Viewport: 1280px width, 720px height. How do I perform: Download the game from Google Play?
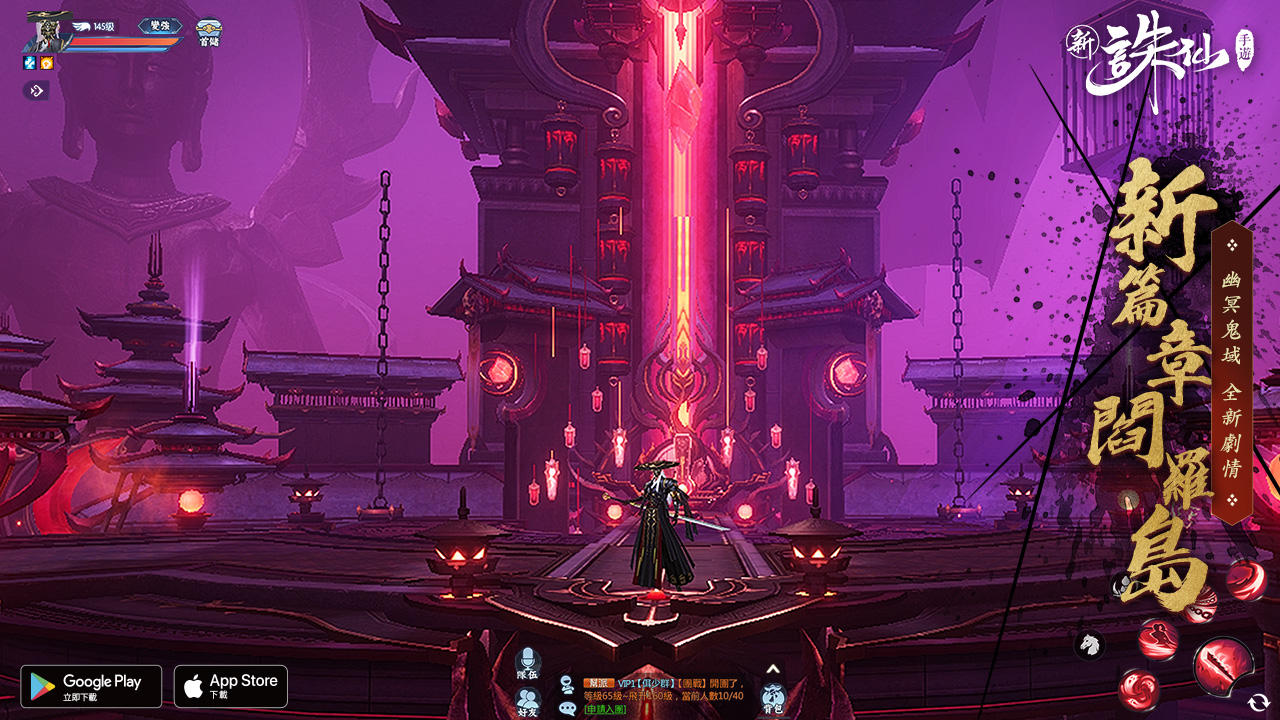(x=91, y=686)
